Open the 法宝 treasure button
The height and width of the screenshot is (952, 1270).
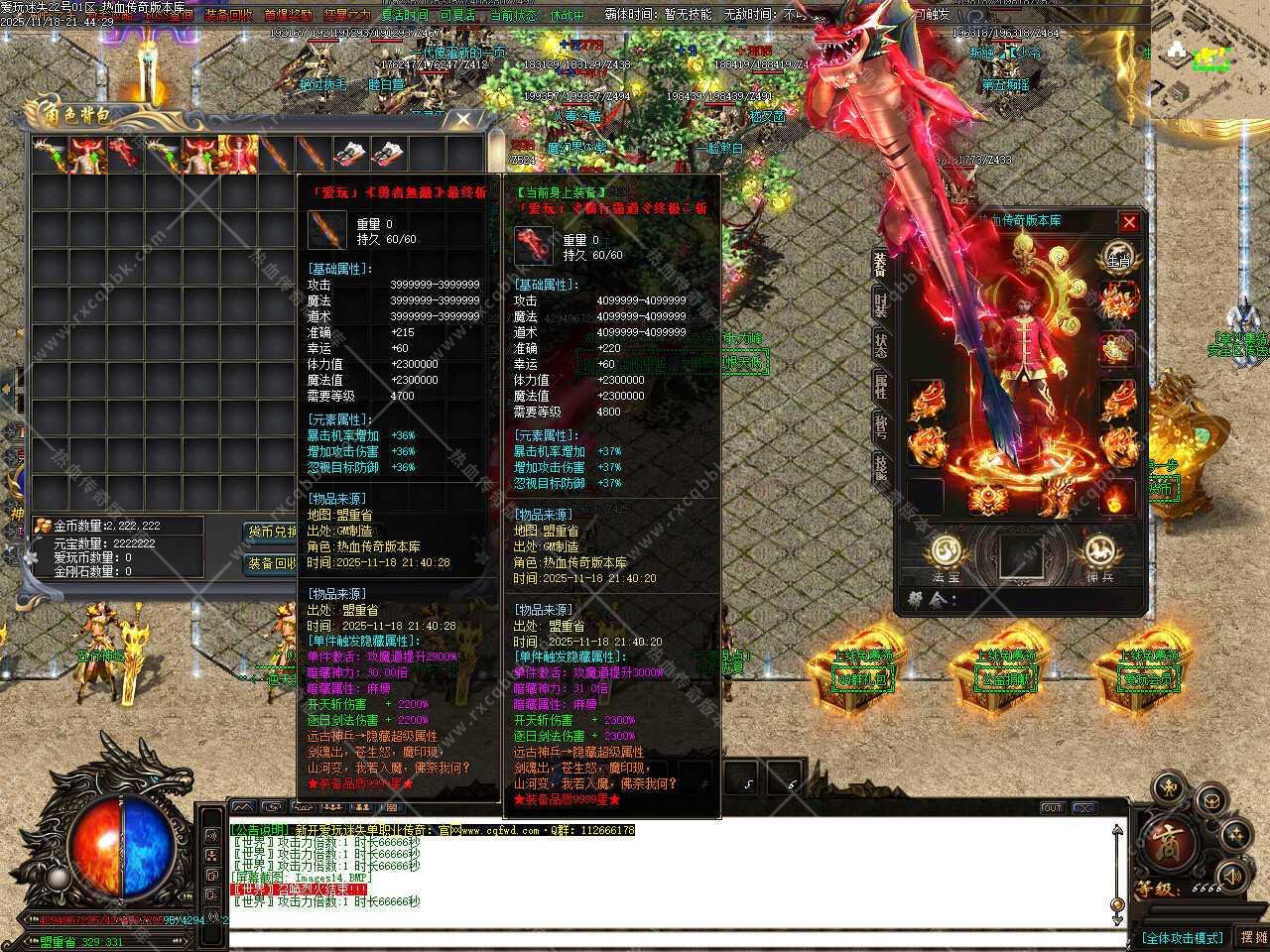click(947, 553)
